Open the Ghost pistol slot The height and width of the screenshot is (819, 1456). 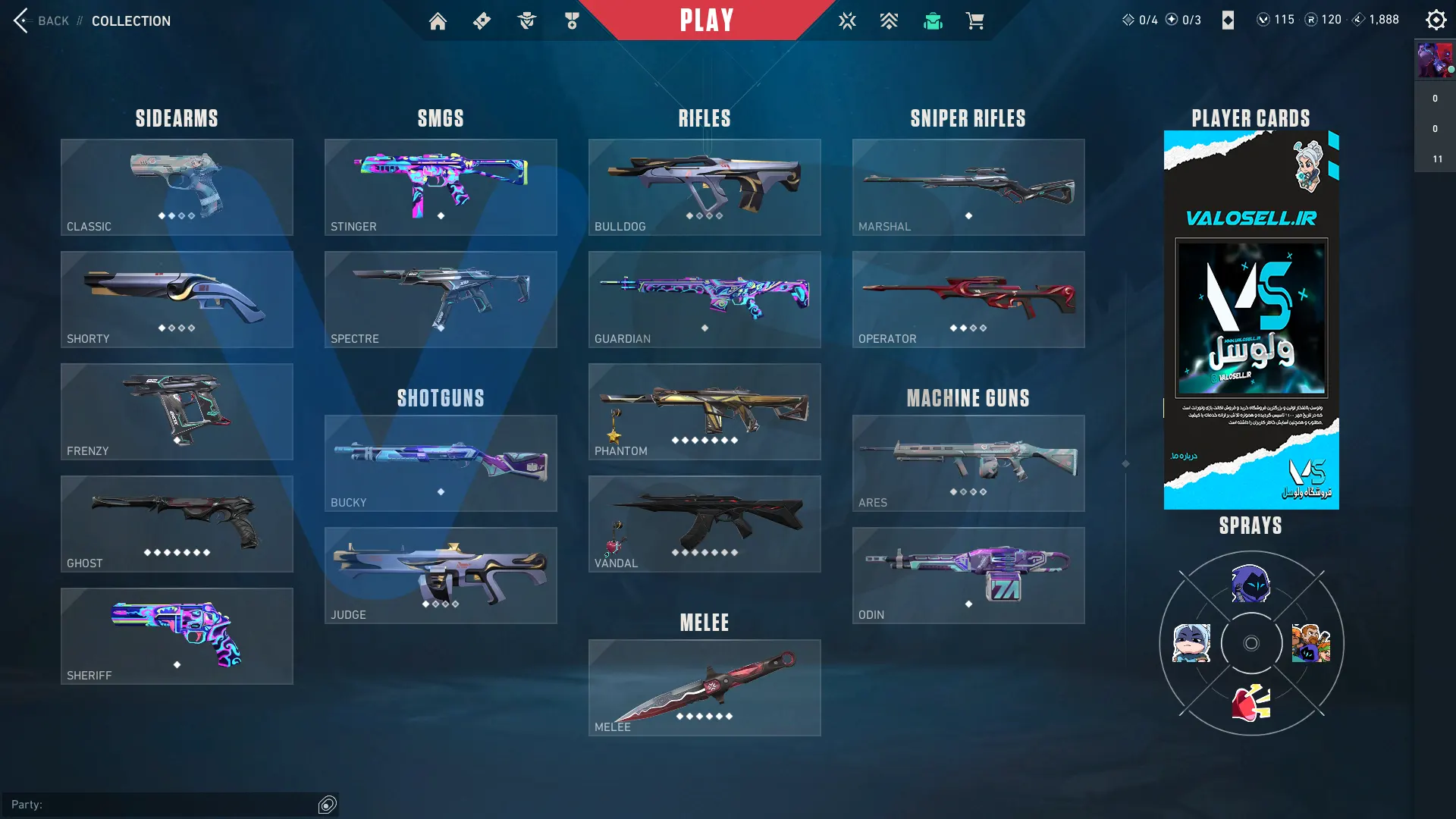point(177,523)
